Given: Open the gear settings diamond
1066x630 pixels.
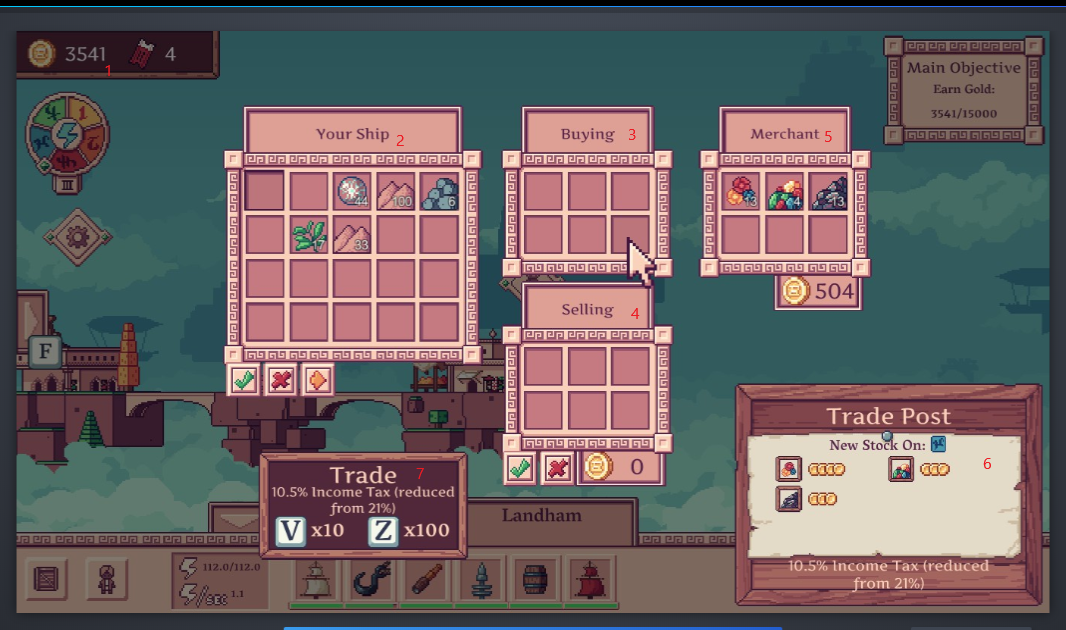Looking at the screenshot, I should click(x=72, y=236).
